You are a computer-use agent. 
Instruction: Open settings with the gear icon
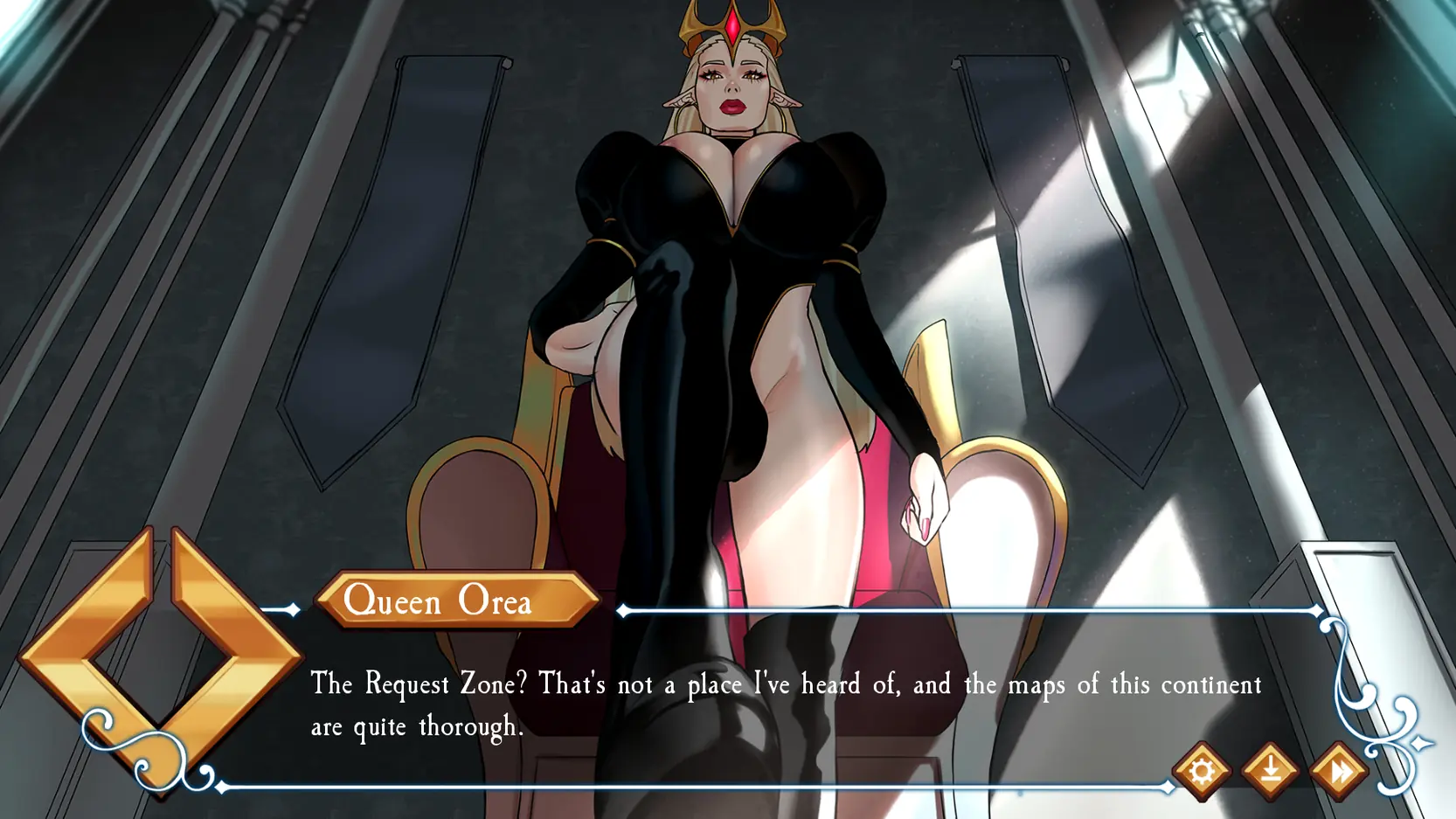1202,771
